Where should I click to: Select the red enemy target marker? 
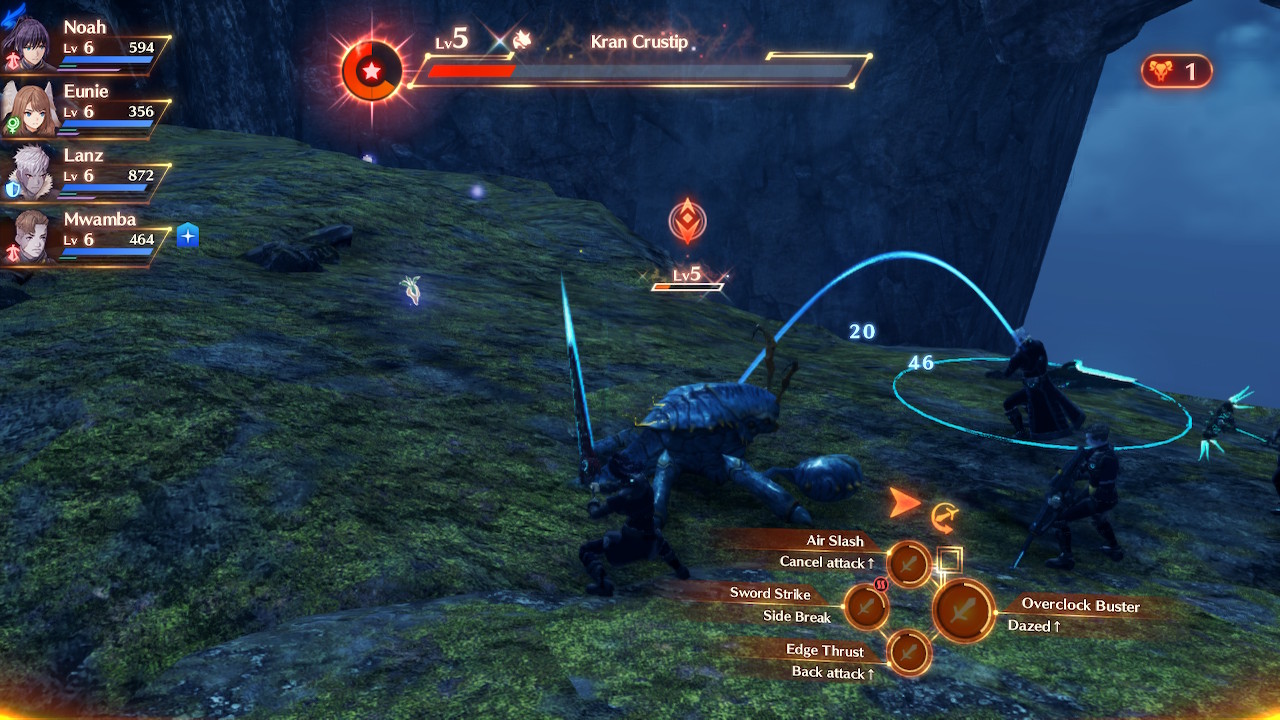coord(687,221)
